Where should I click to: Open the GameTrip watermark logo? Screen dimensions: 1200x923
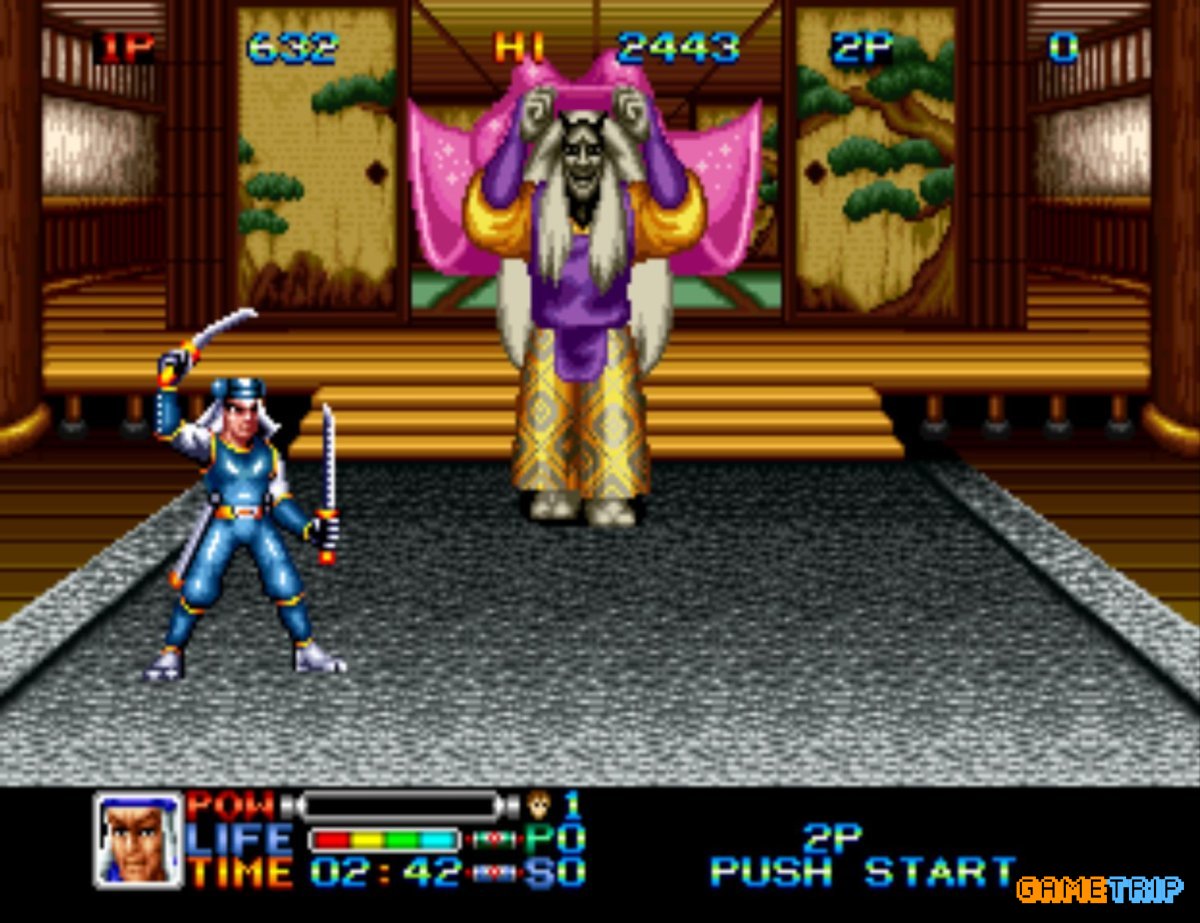1099,888
